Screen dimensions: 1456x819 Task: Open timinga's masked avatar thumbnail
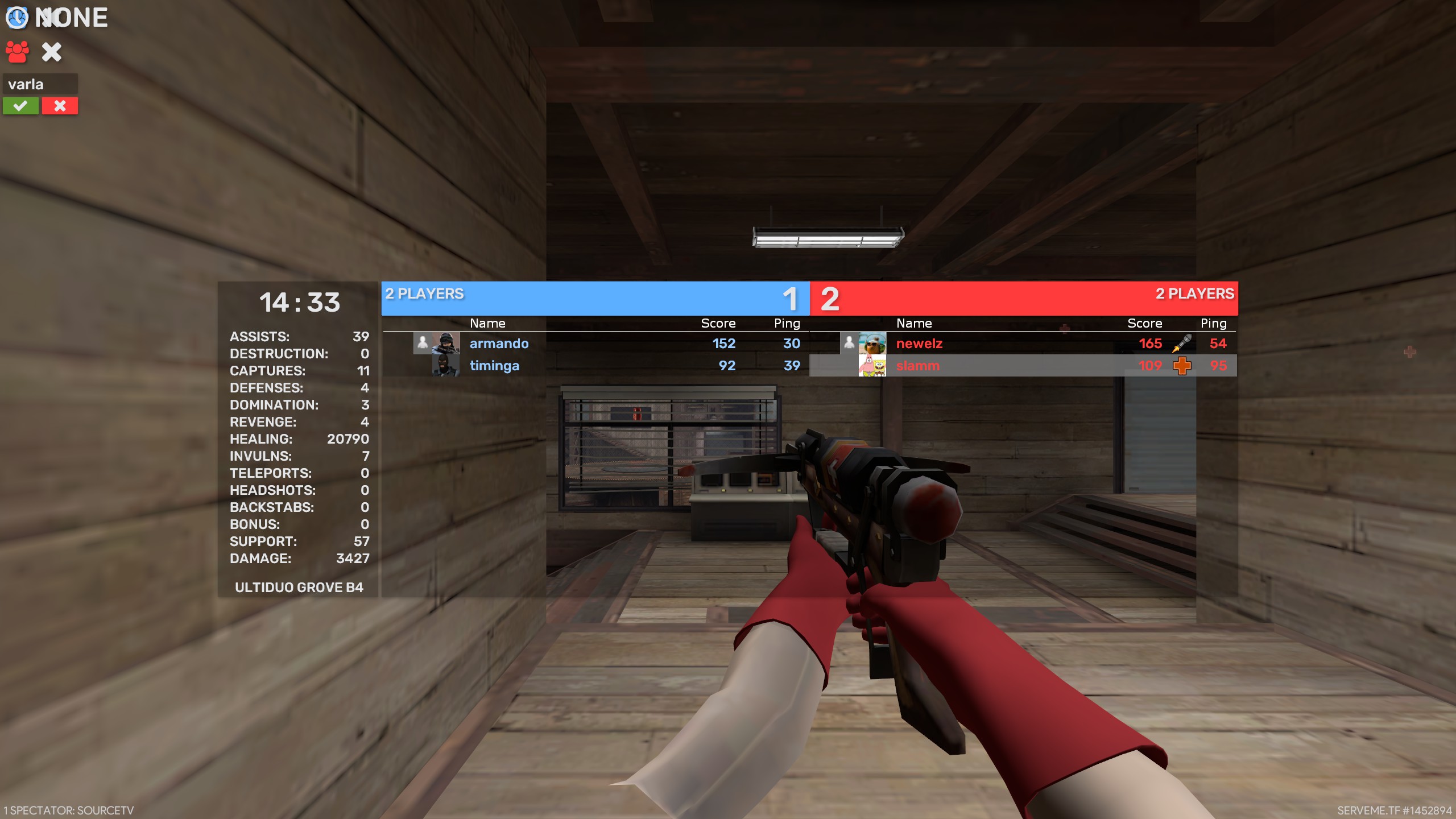(446, 366)
